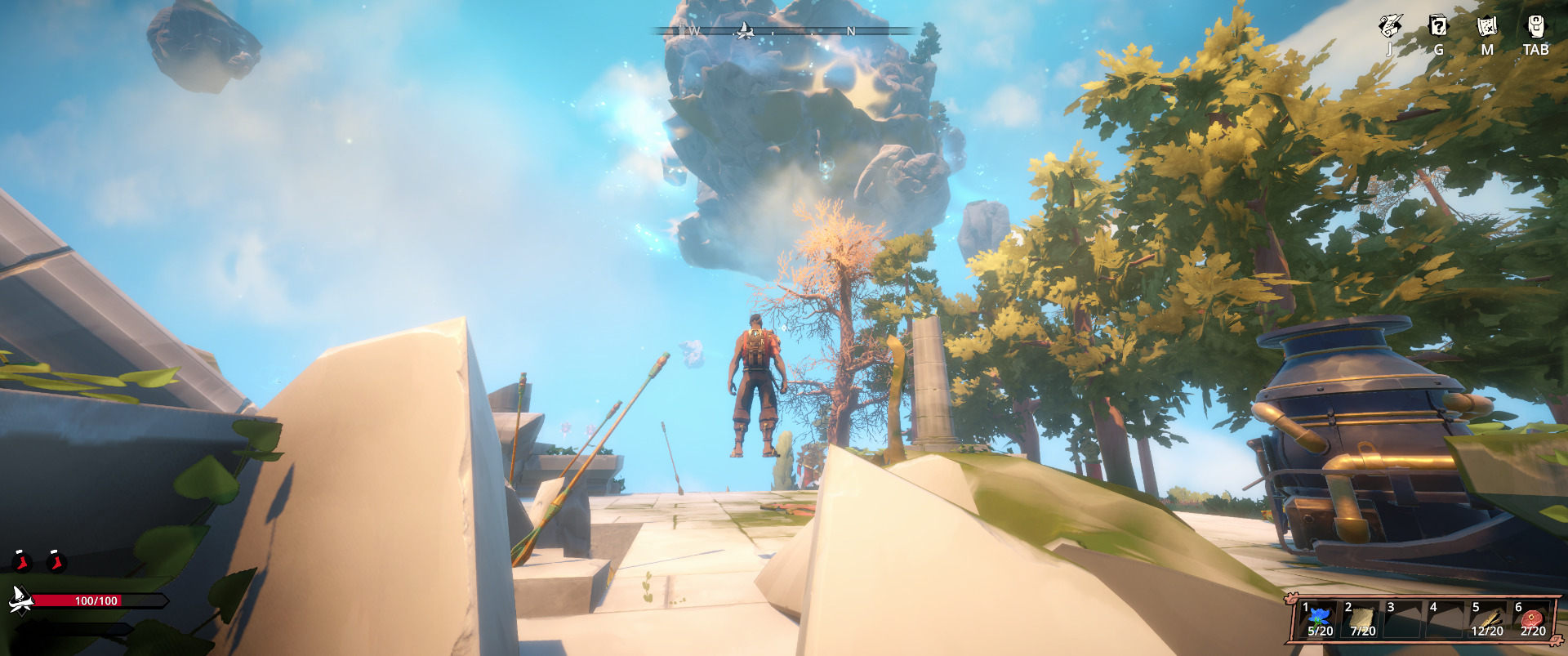This screenshot has height=656, width=1568.
Task: Select the raw meat hotbar slot
Action: coord(1532,619)
